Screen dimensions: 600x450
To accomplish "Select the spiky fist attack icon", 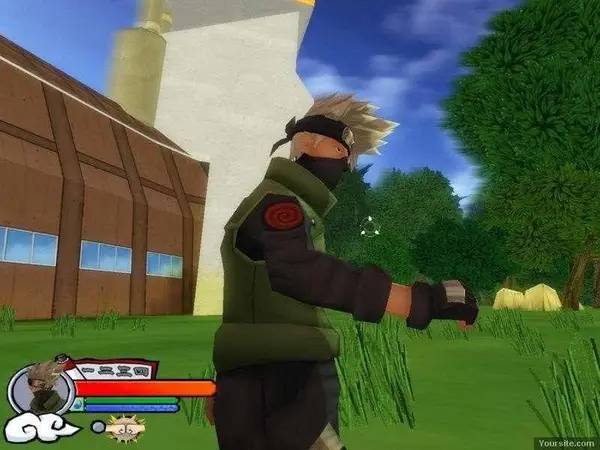I will point(126,428).
